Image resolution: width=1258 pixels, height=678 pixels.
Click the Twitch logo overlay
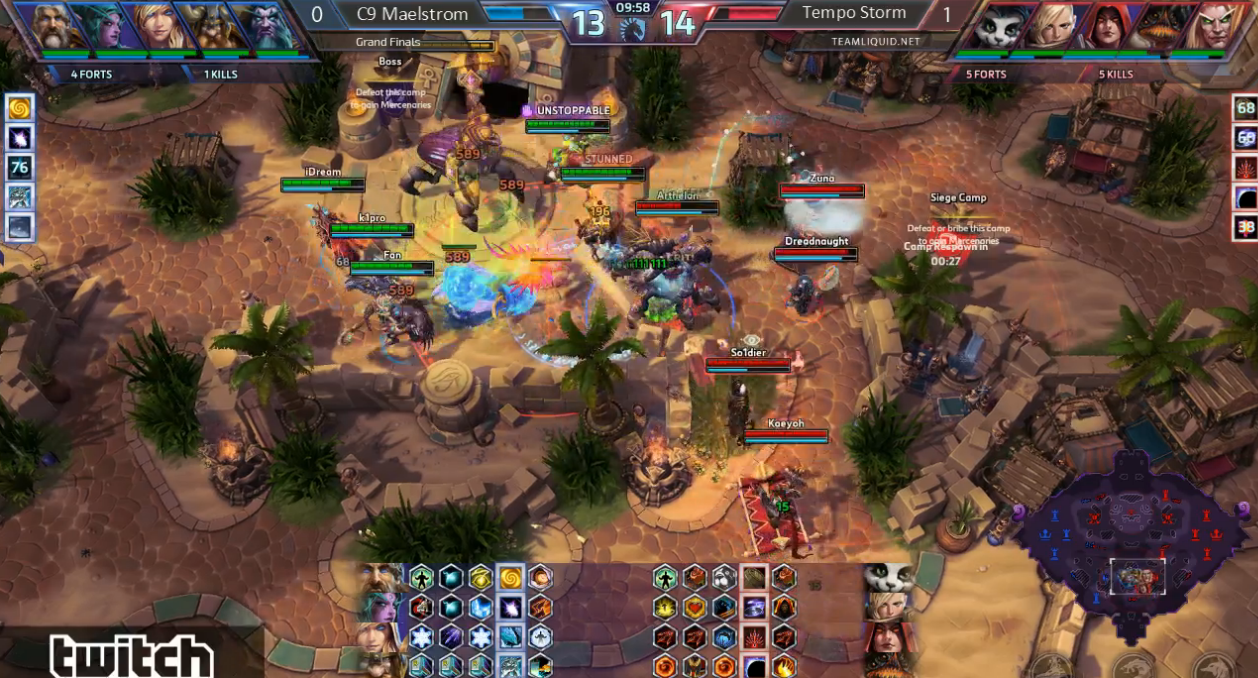[131, 657]
